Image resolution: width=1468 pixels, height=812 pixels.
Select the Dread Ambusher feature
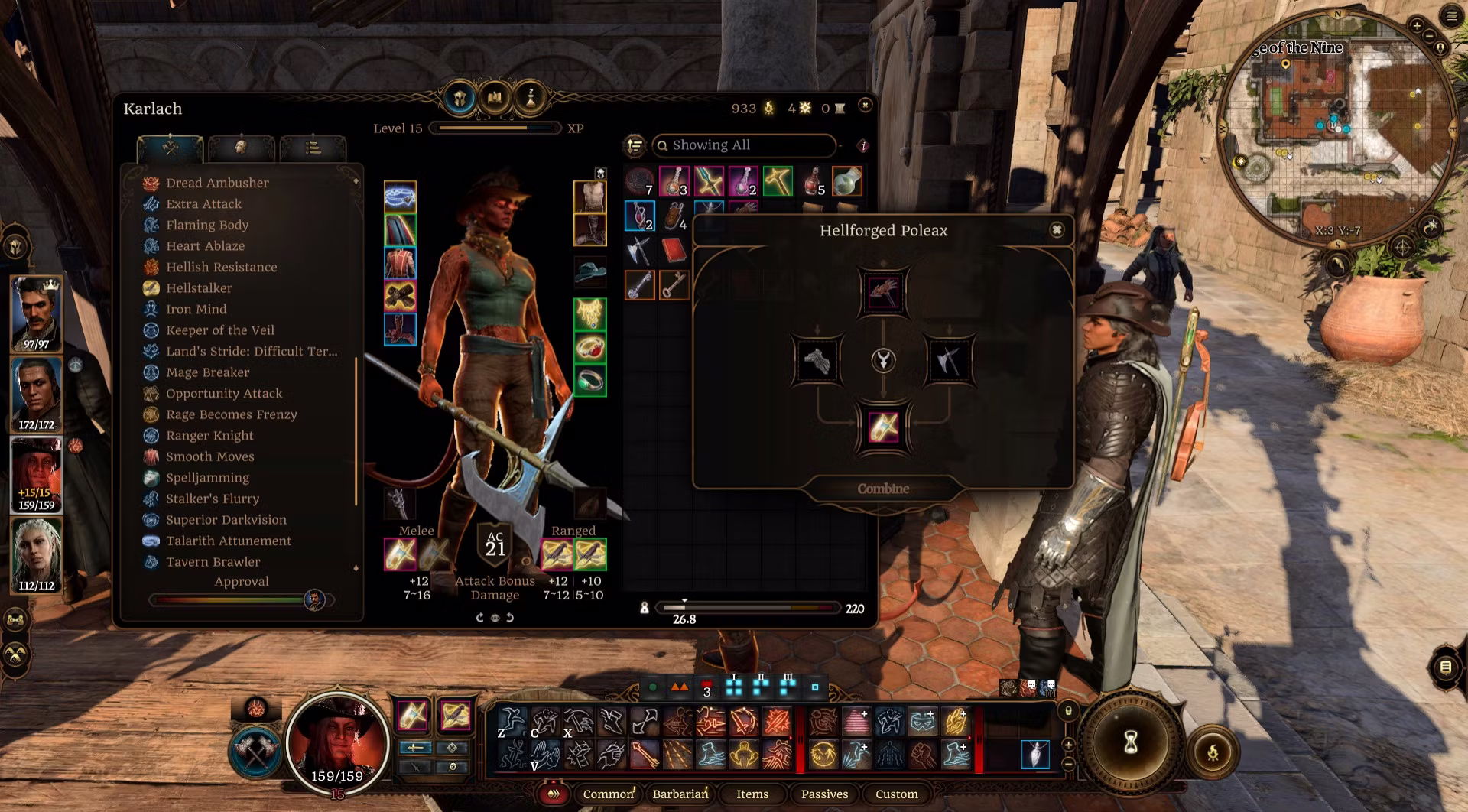coord(217,183)
